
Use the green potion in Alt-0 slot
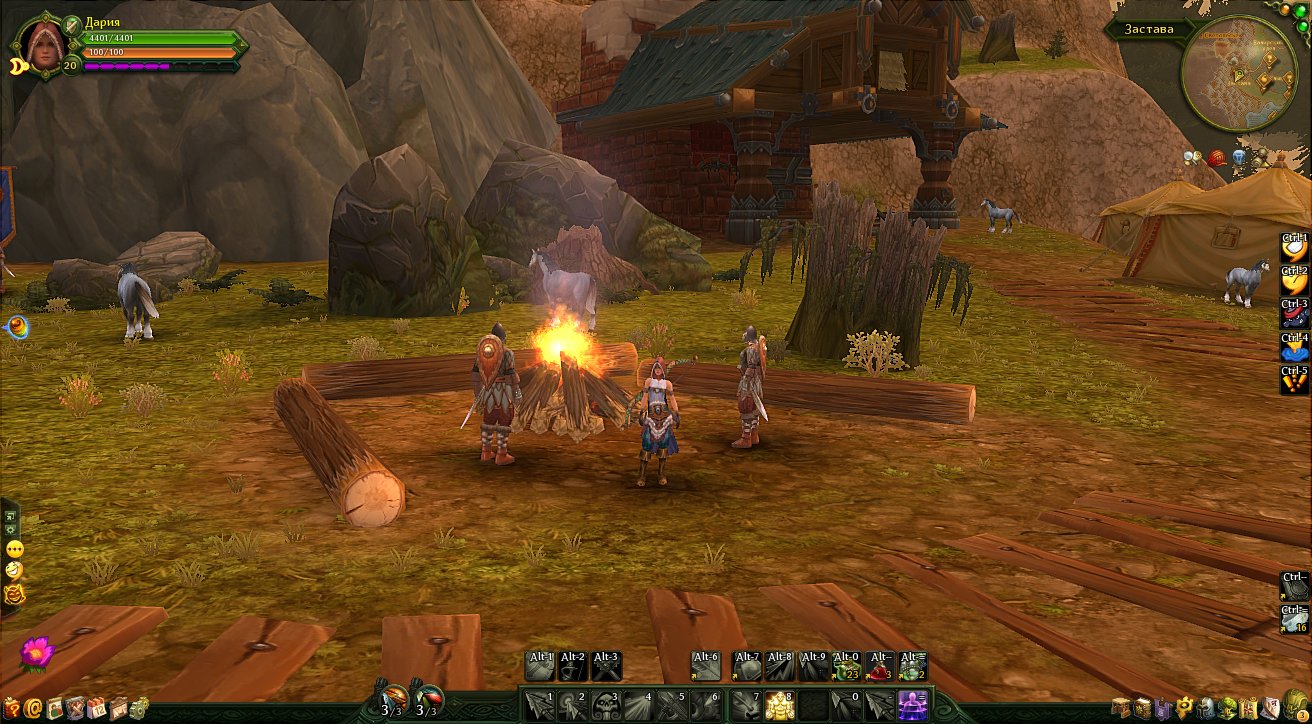(x=845, y=666)
